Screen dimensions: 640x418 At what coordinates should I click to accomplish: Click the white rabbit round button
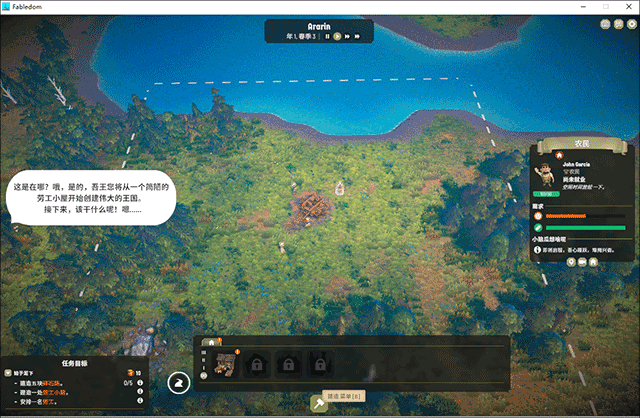click(178, 382)
